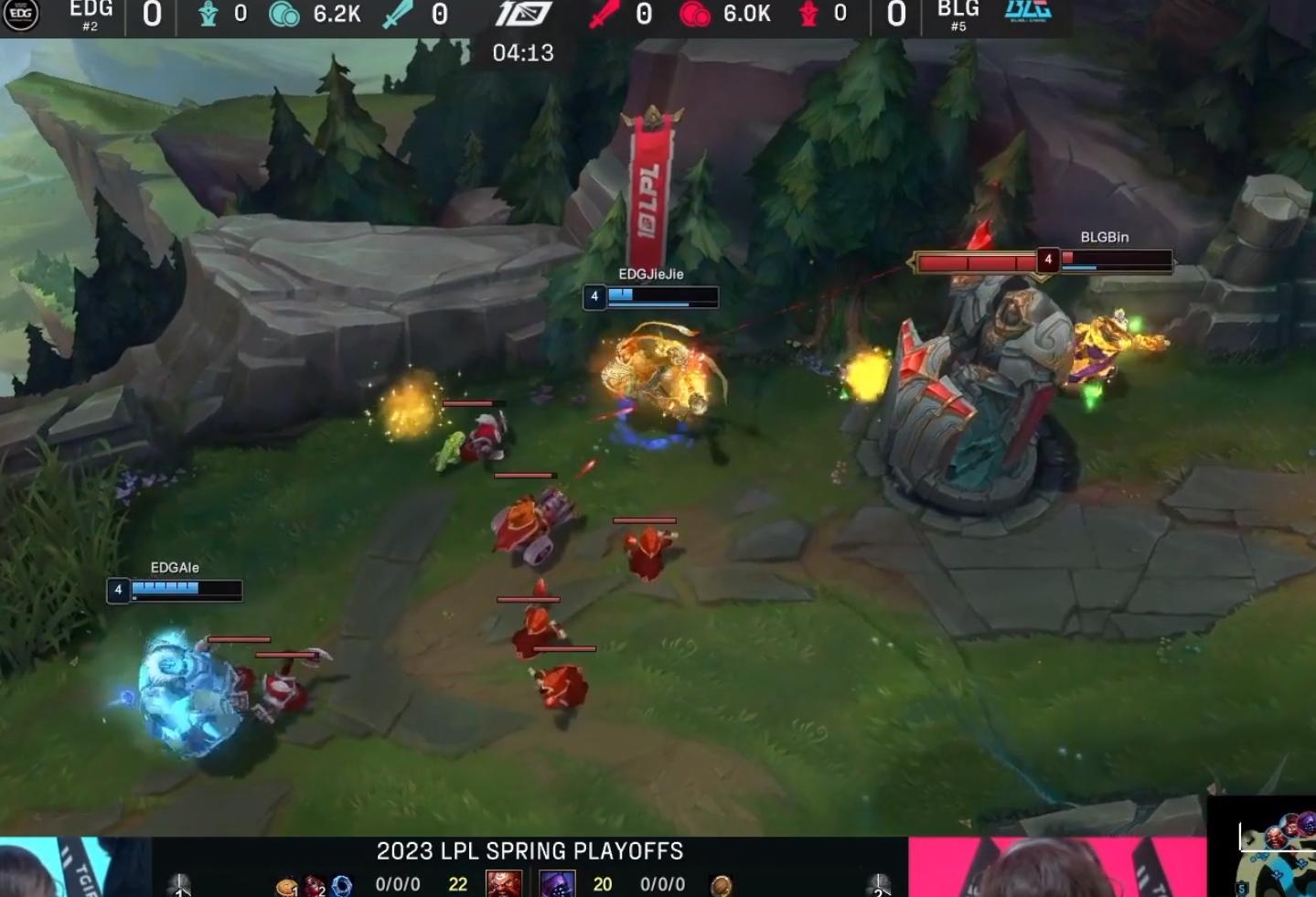Click the red turret icon for BLG

tap(810, 16)
